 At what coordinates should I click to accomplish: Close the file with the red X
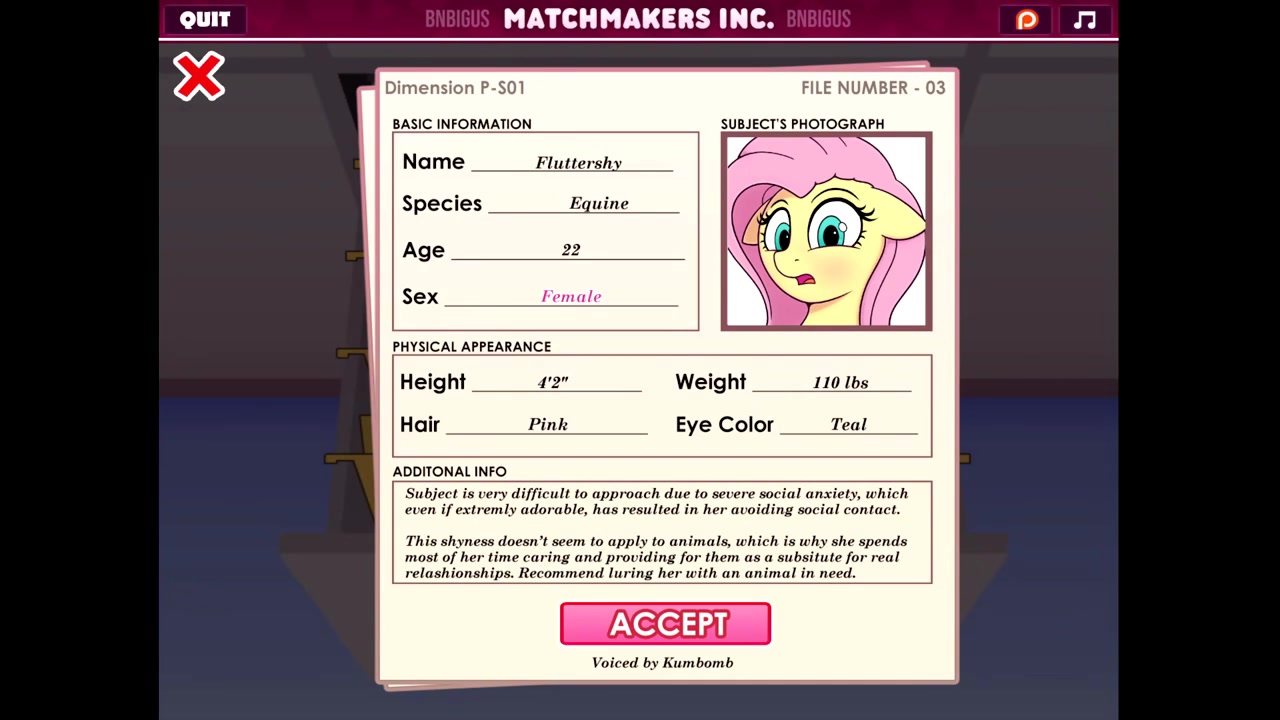coord(199,77)
